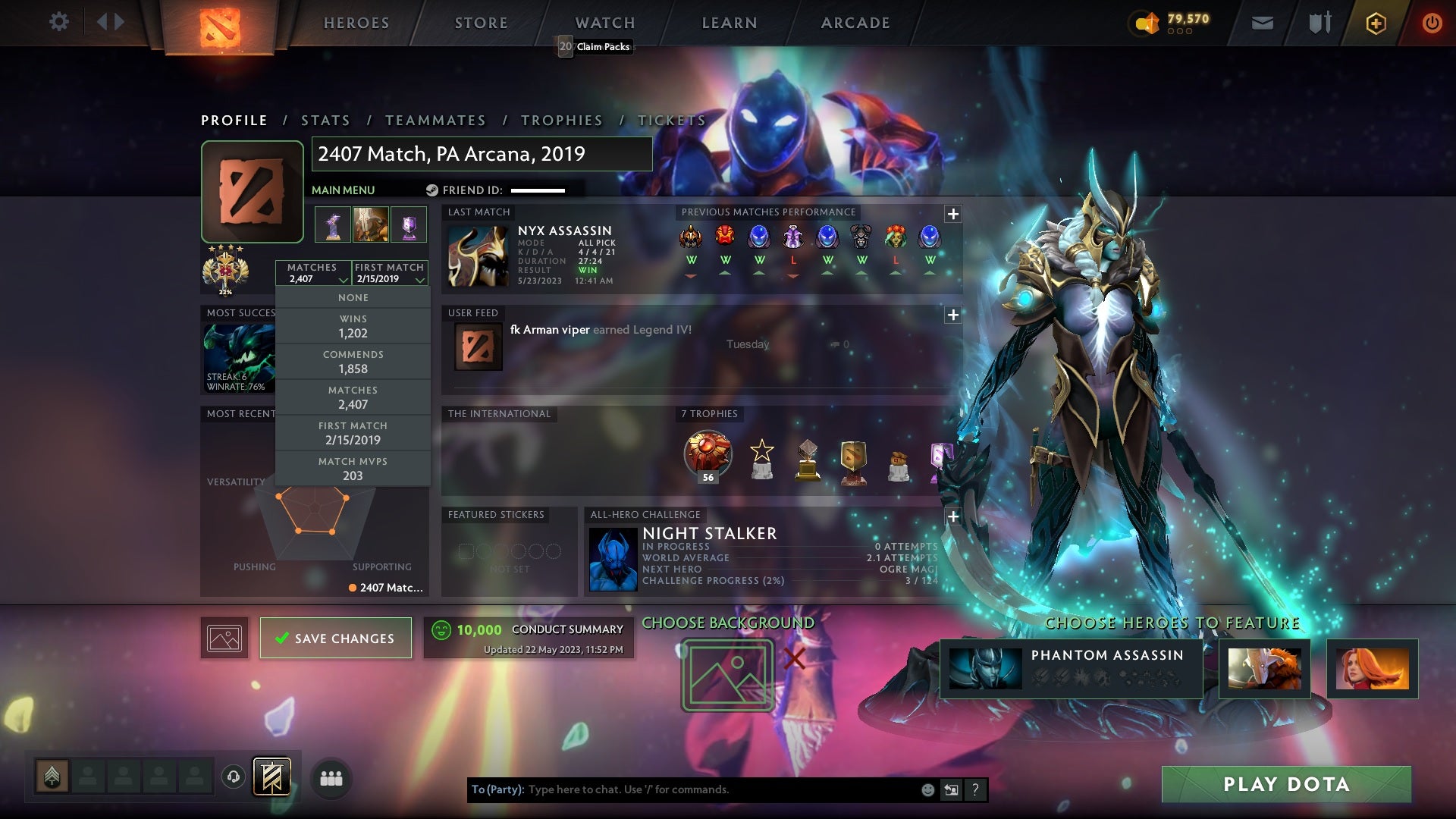The width and height of the screenshot is (1456, 819).
Task: Click the guild banner icon in the party bar
Action: click(271, 777)
